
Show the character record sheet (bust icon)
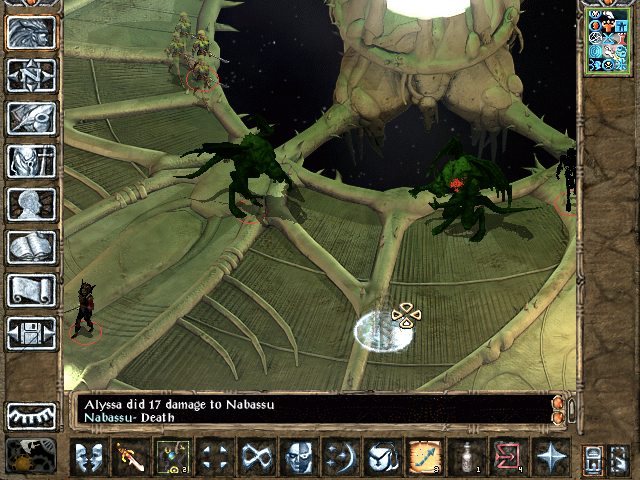pyautogui.click(x=31, y=204)
